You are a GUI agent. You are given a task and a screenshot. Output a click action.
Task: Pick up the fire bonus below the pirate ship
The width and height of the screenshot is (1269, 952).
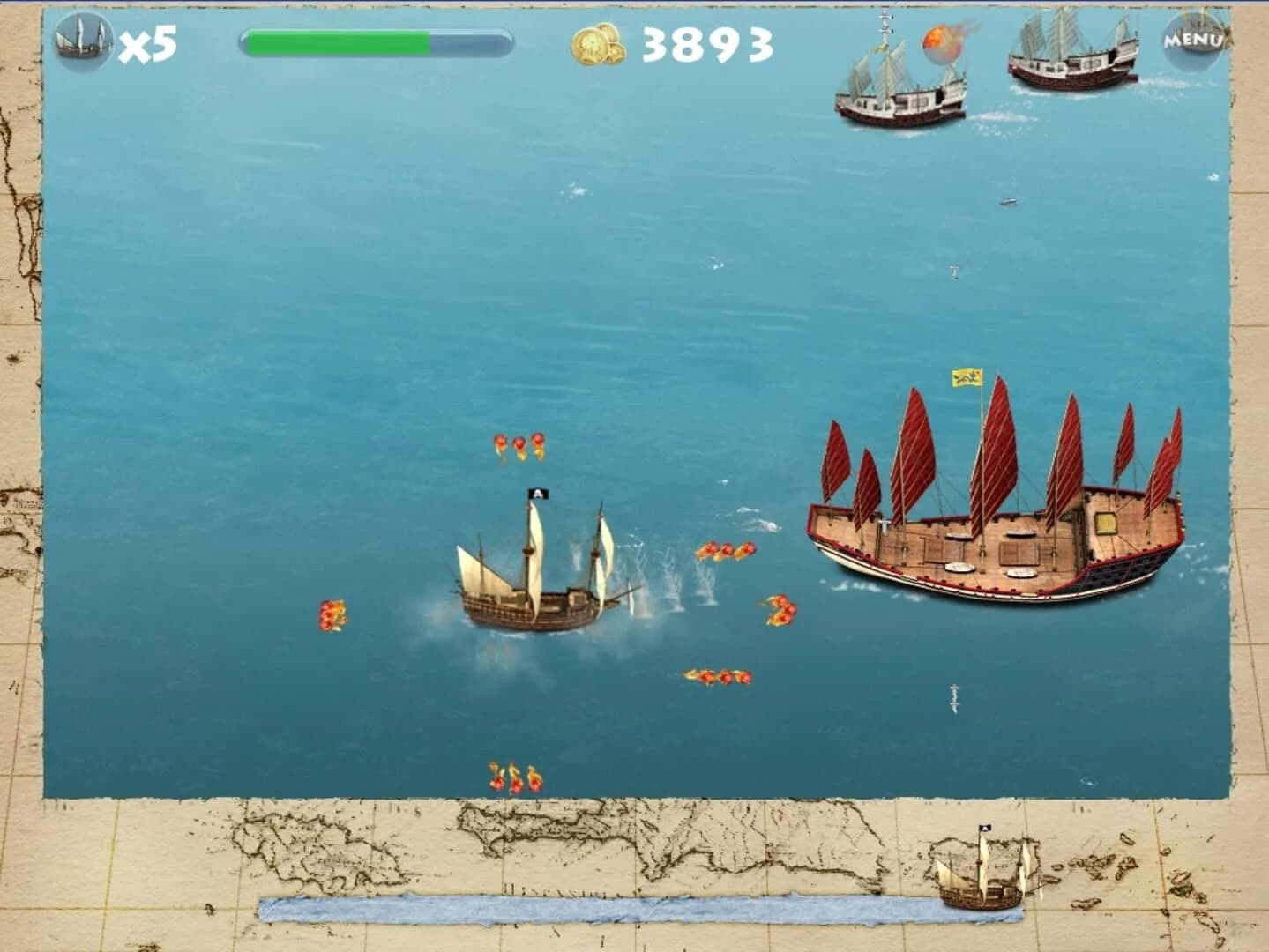click(716, 674)
